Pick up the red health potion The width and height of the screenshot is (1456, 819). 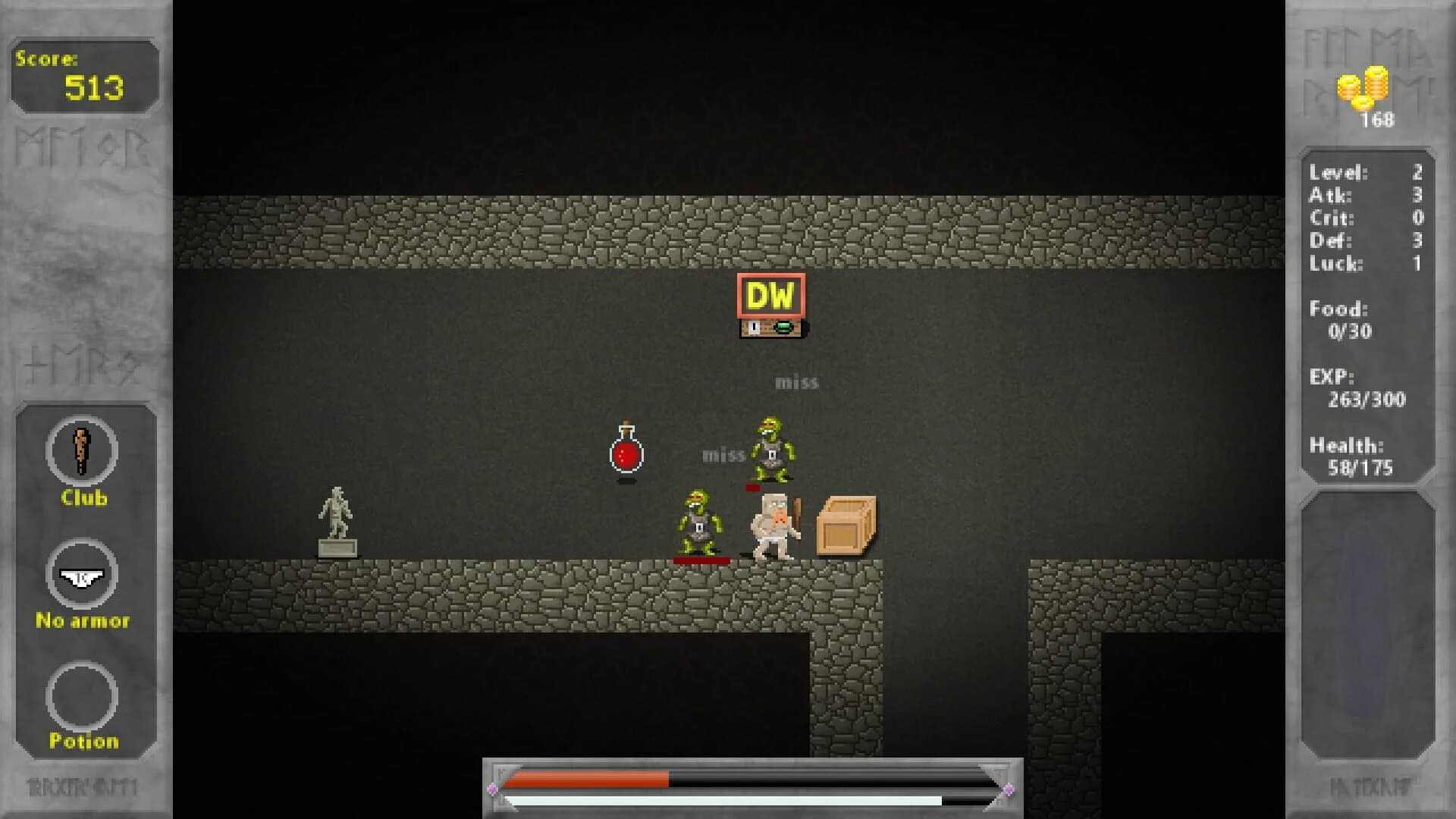click(x=625, y=453)
